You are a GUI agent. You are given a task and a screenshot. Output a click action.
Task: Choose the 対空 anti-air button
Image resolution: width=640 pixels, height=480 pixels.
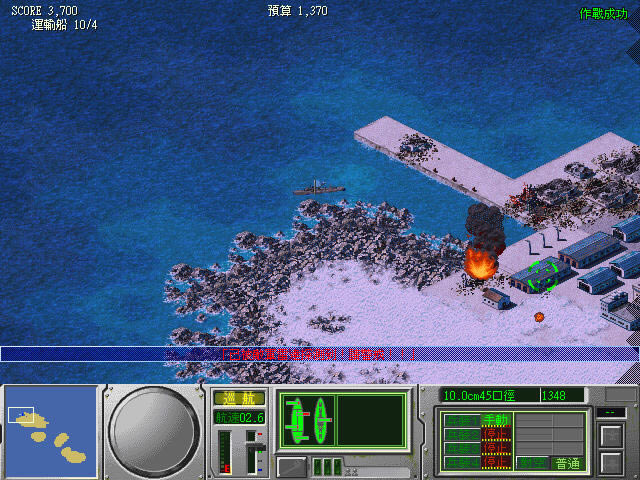531,463
